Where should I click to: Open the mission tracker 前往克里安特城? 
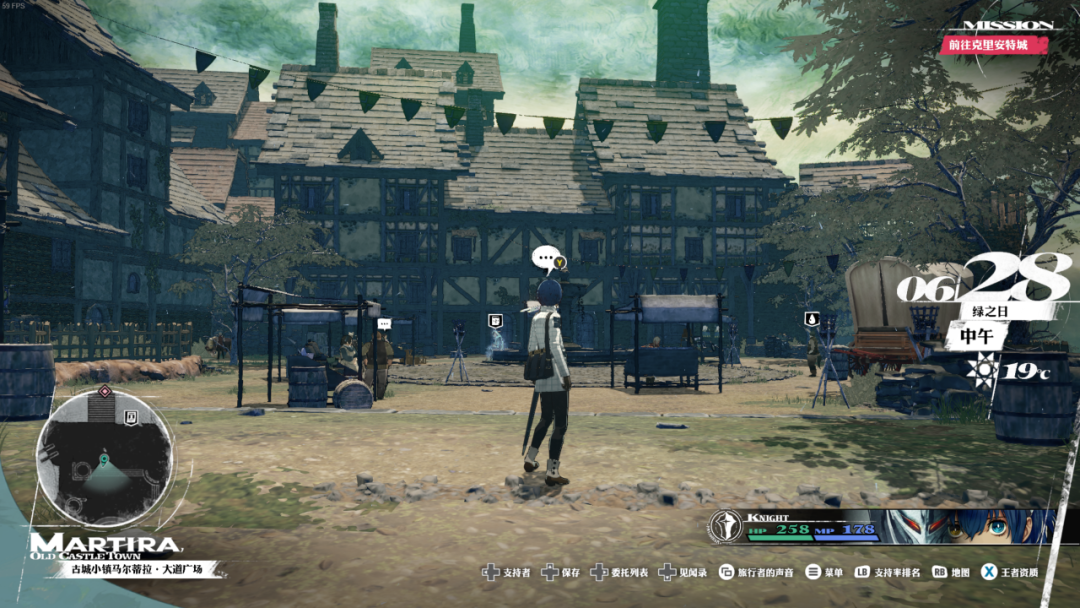(x=995, y=45)
